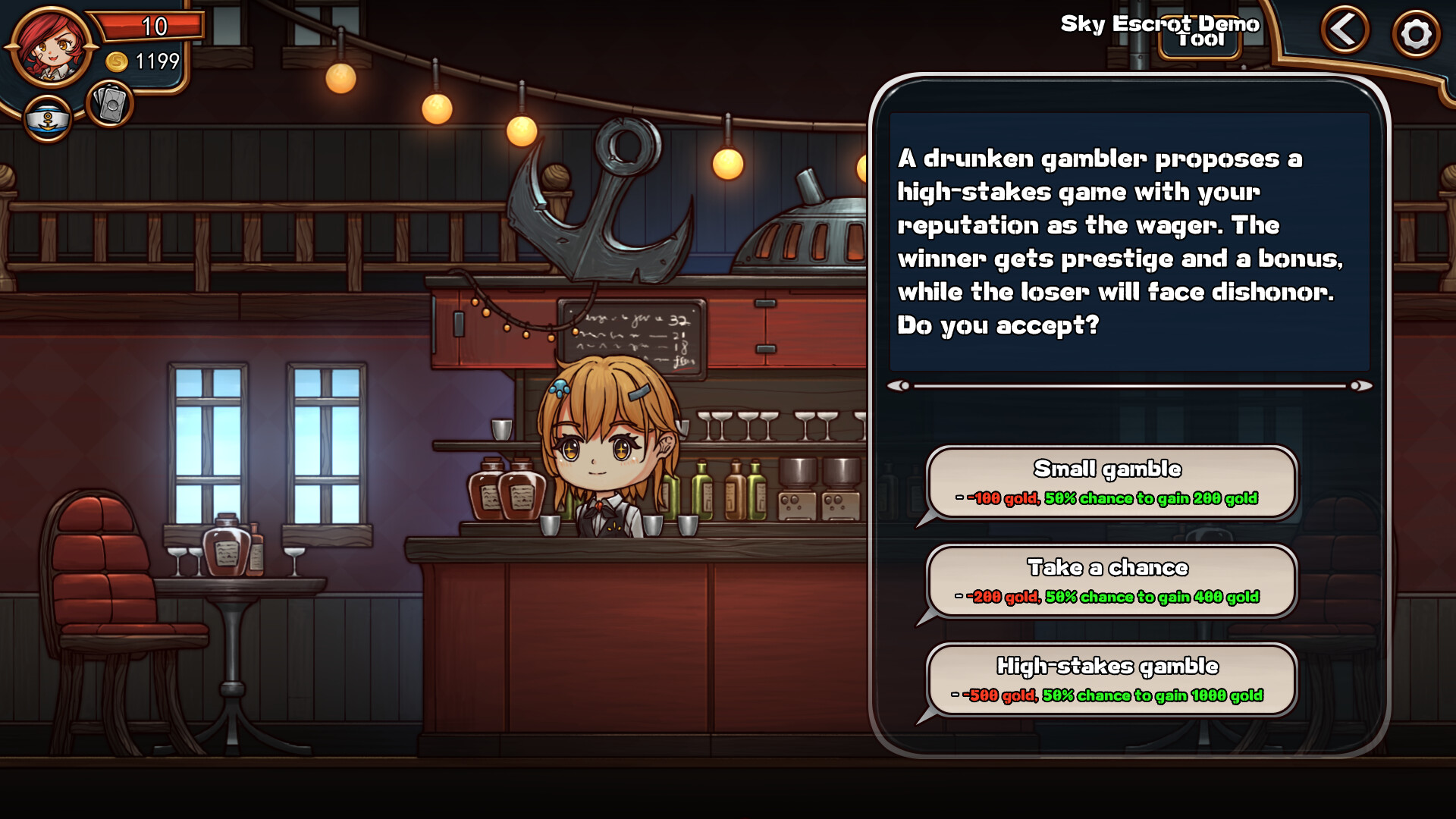
Task: Expand the event text panel
Action: click(1130, 243)
